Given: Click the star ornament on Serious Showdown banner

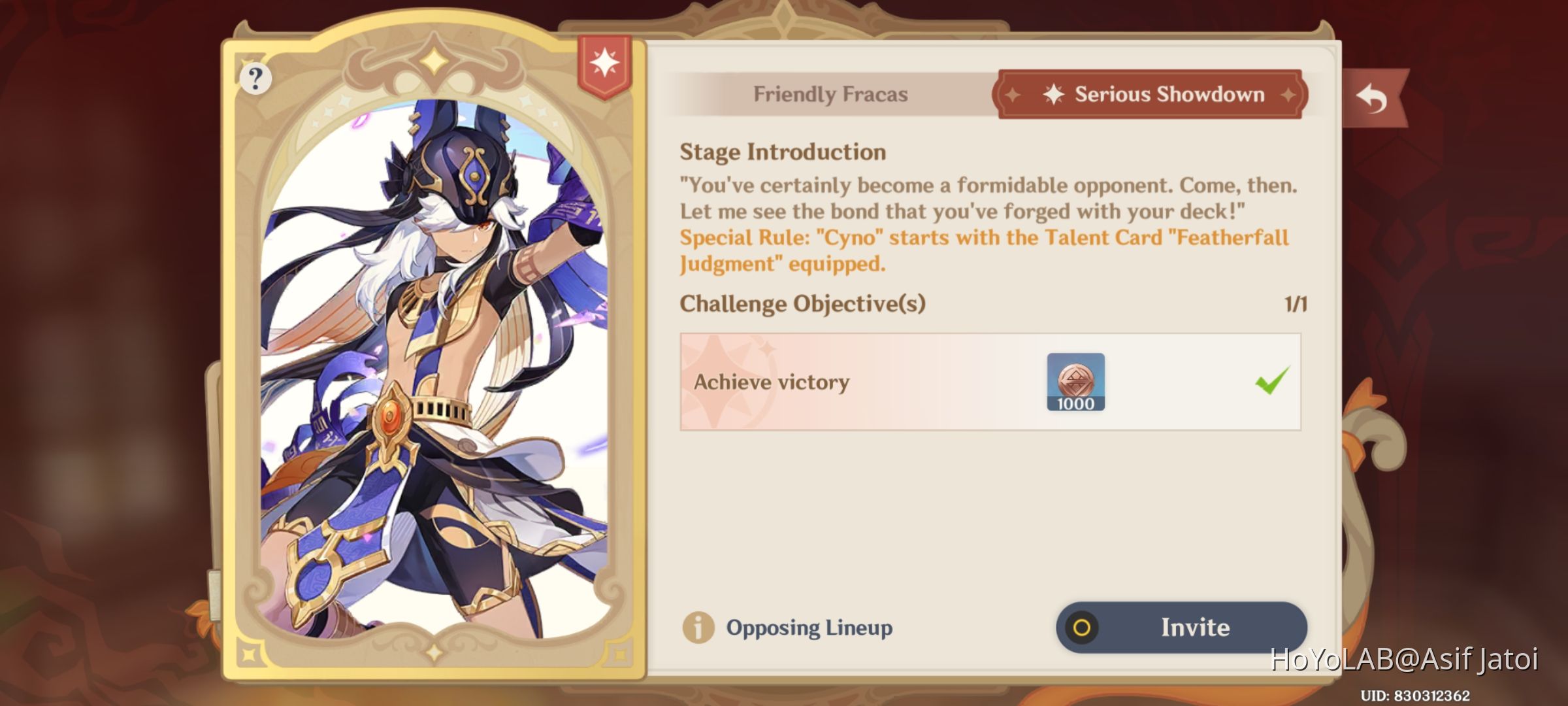Looking at the screenshot, I should [1053, 93].
